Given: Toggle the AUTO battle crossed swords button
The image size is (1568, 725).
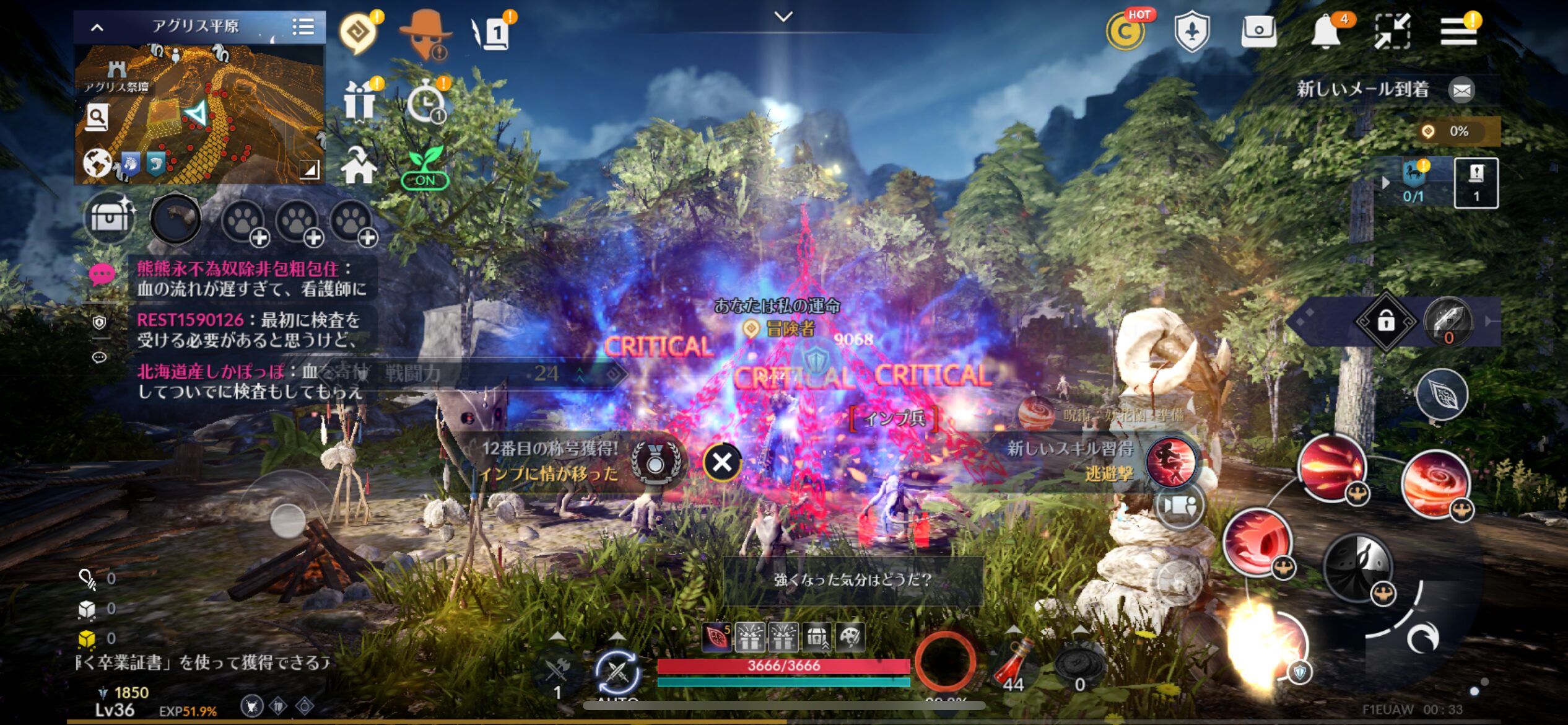Looking at the screenshot, I should click(617, 672).
